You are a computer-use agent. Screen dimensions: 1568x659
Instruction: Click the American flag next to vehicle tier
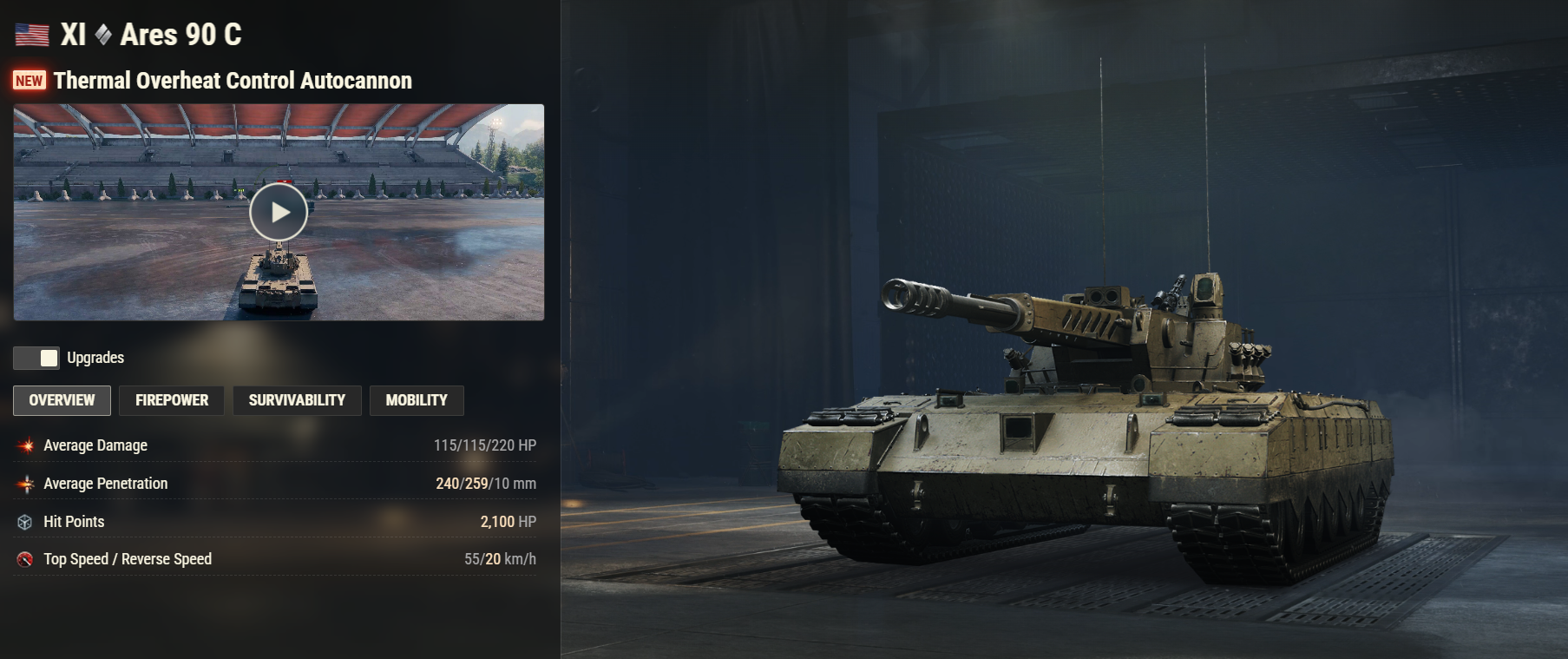(x=30, y=36)
